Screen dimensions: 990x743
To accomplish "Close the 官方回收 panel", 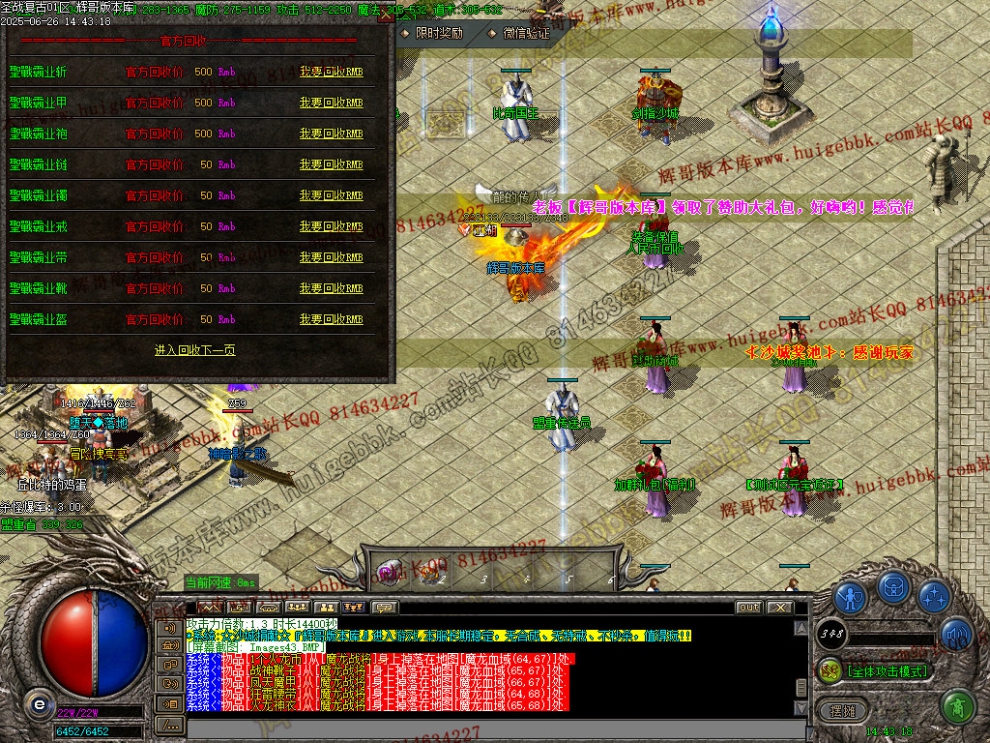I will pyautogui.click(x=386, y=14).
